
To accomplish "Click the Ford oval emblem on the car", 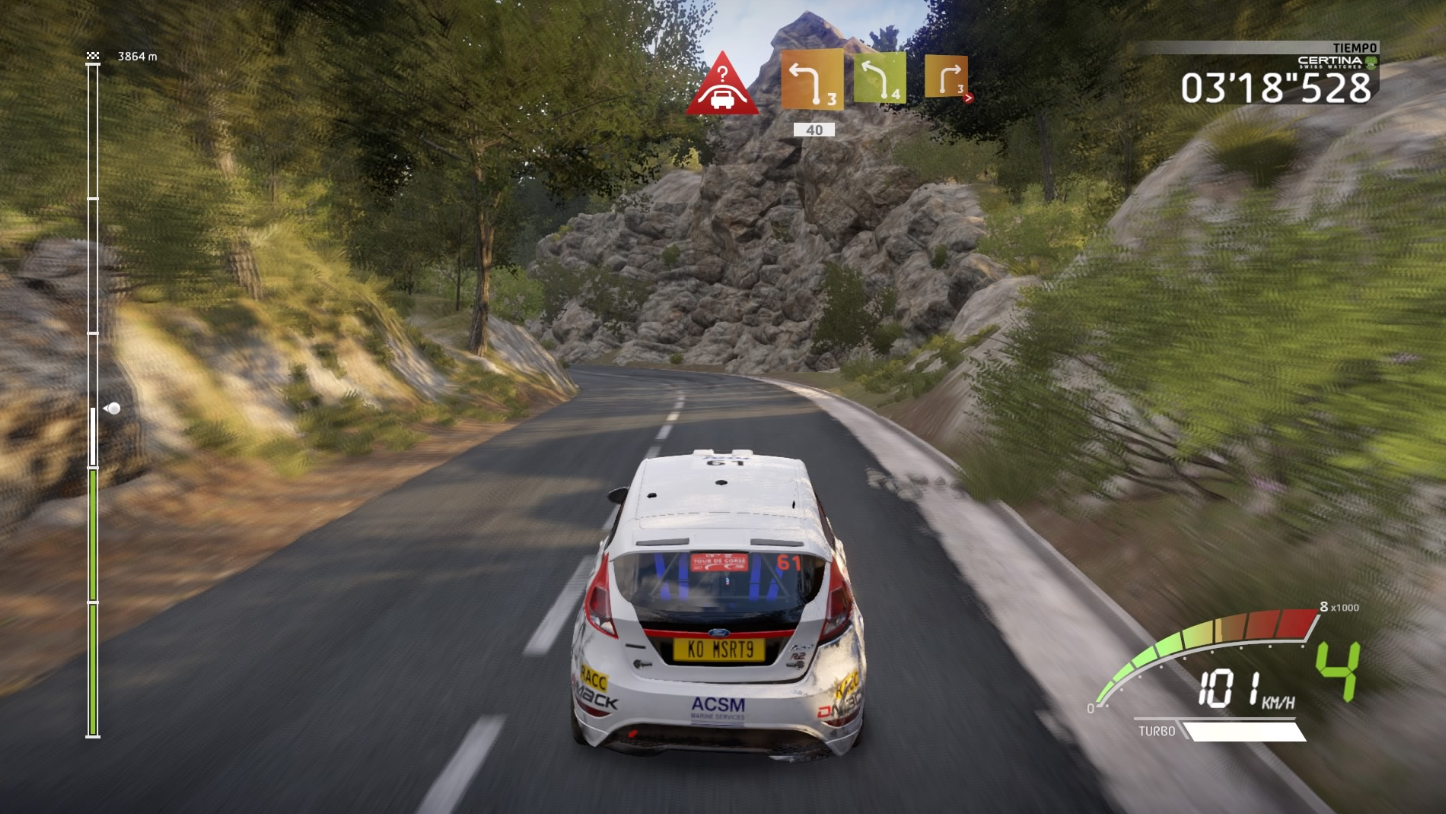I will point(717,634).
